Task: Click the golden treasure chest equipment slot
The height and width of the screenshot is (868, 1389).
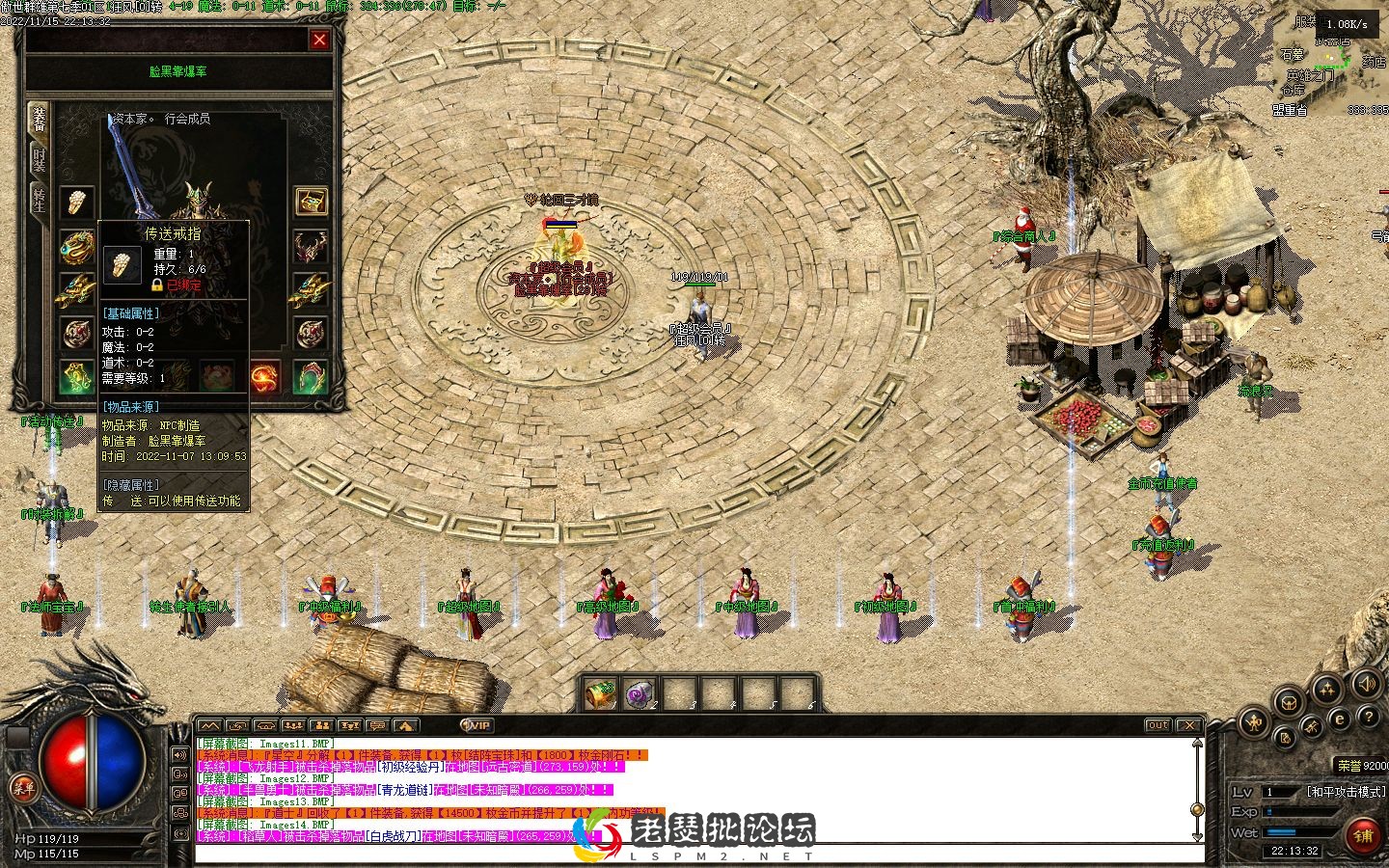Action: pyautogui.click(x=311, y=202)
